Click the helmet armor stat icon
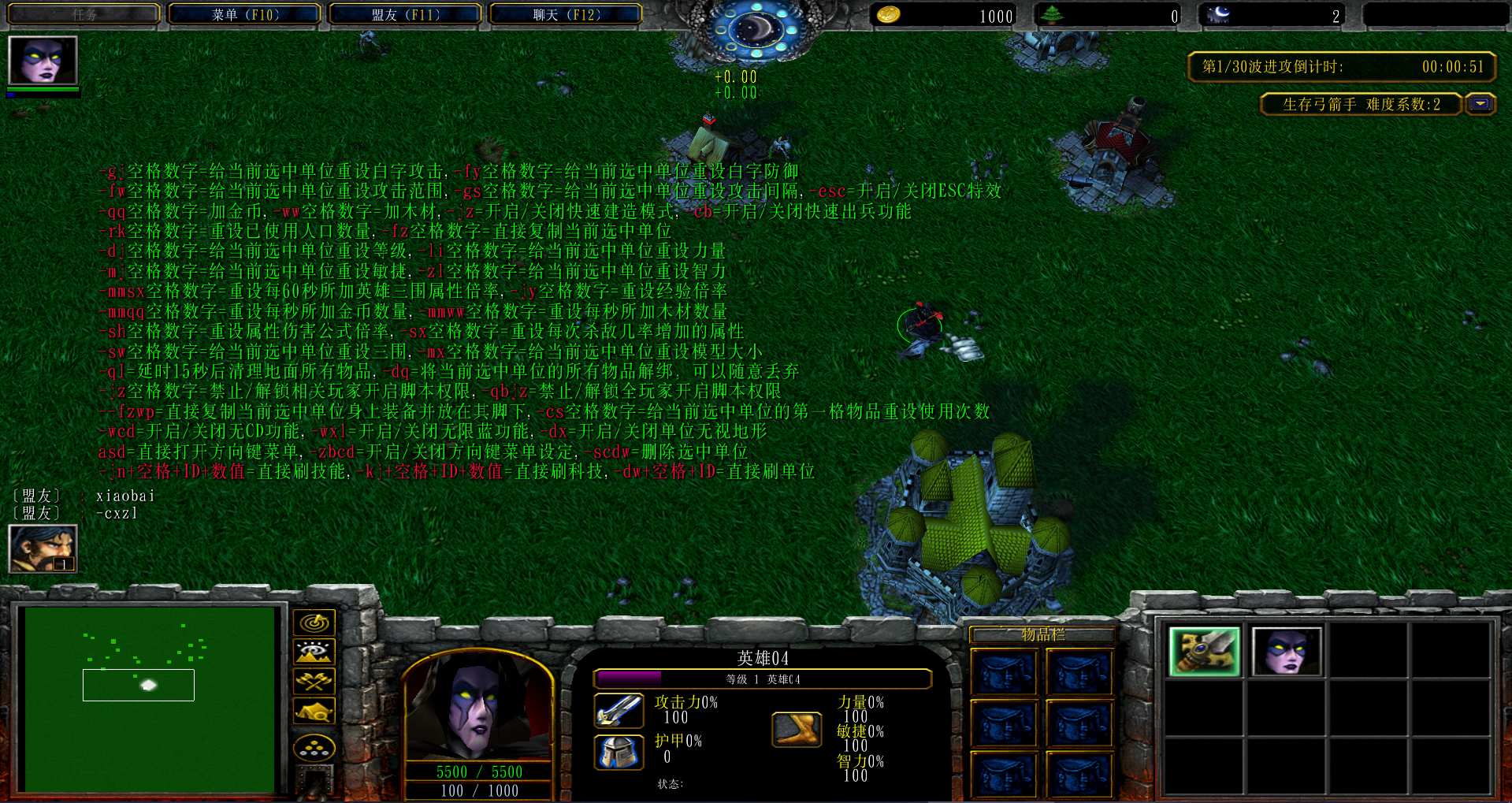 [x=619, y=751]
